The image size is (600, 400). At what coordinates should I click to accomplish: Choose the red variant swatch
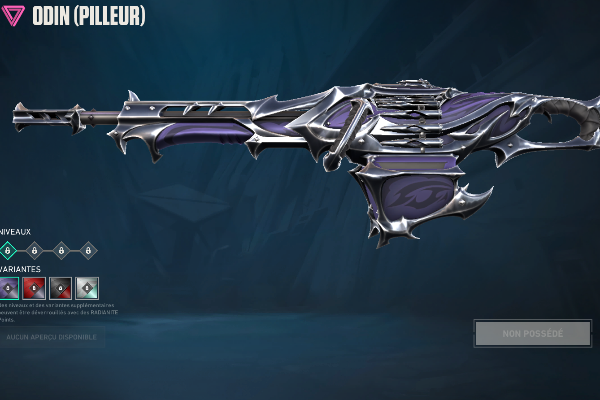34,287
